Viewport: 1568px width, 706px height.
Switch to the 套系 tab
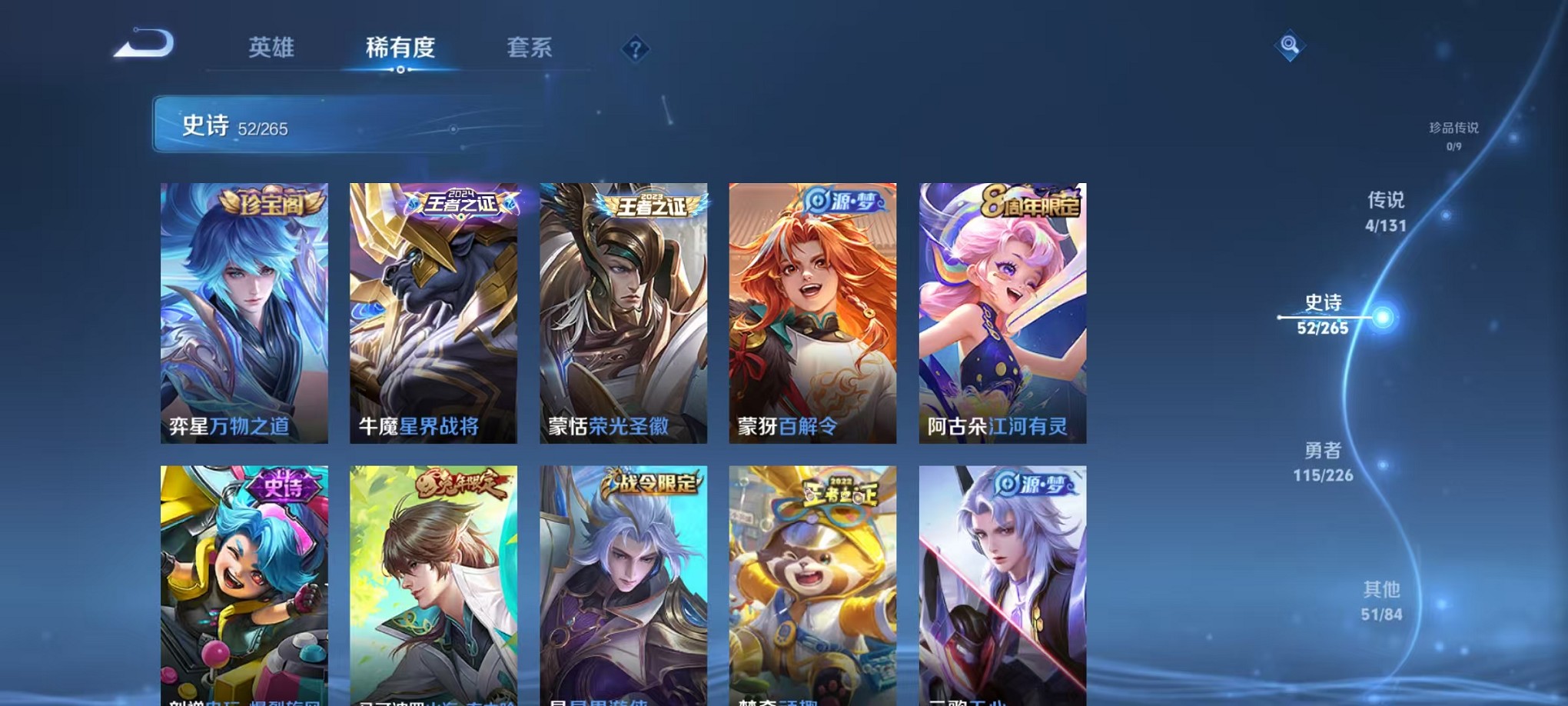coord(529,48)
